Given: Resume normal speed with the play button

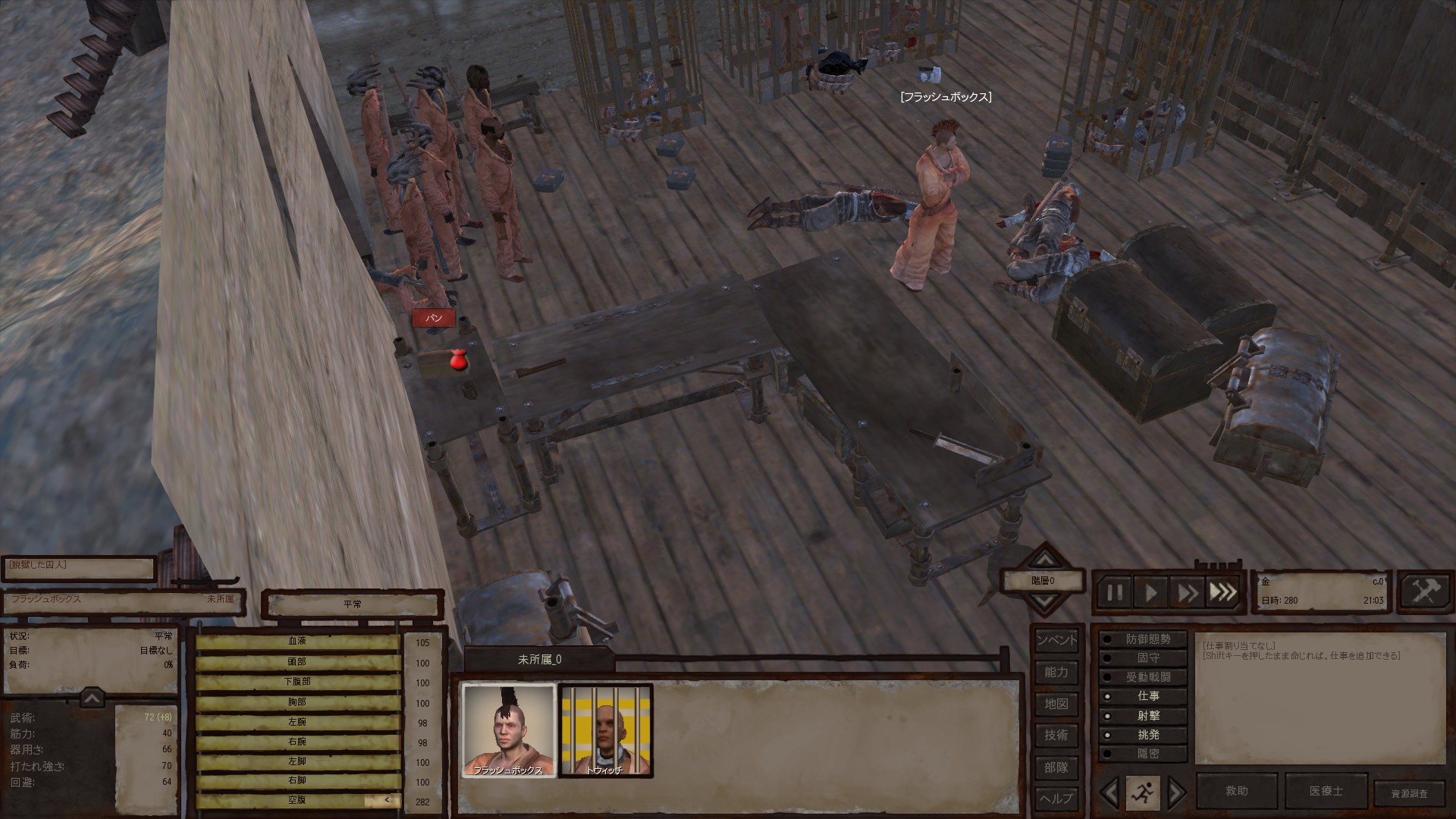Looking at the screenshot, I should click(x=1151, y=592).
